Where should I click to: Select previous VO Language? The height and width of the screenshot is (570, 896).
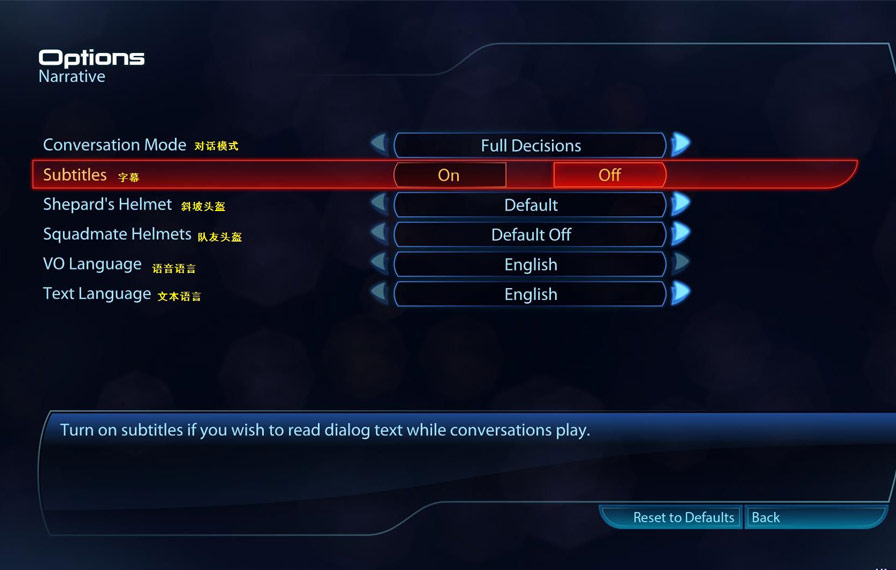tap(379, 264)
